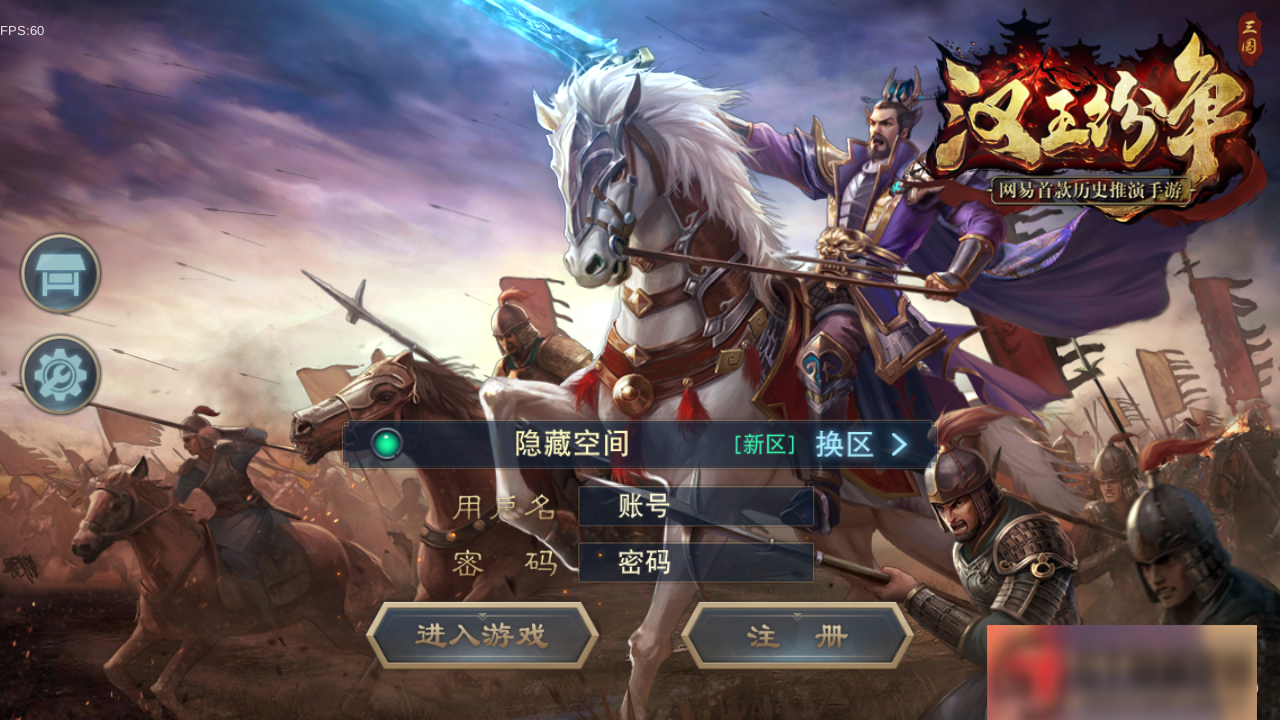Toggle the server status lamp on the server bar
Image resolution: width=1280 pixels, height=720 pixels.
pos(385,443)
